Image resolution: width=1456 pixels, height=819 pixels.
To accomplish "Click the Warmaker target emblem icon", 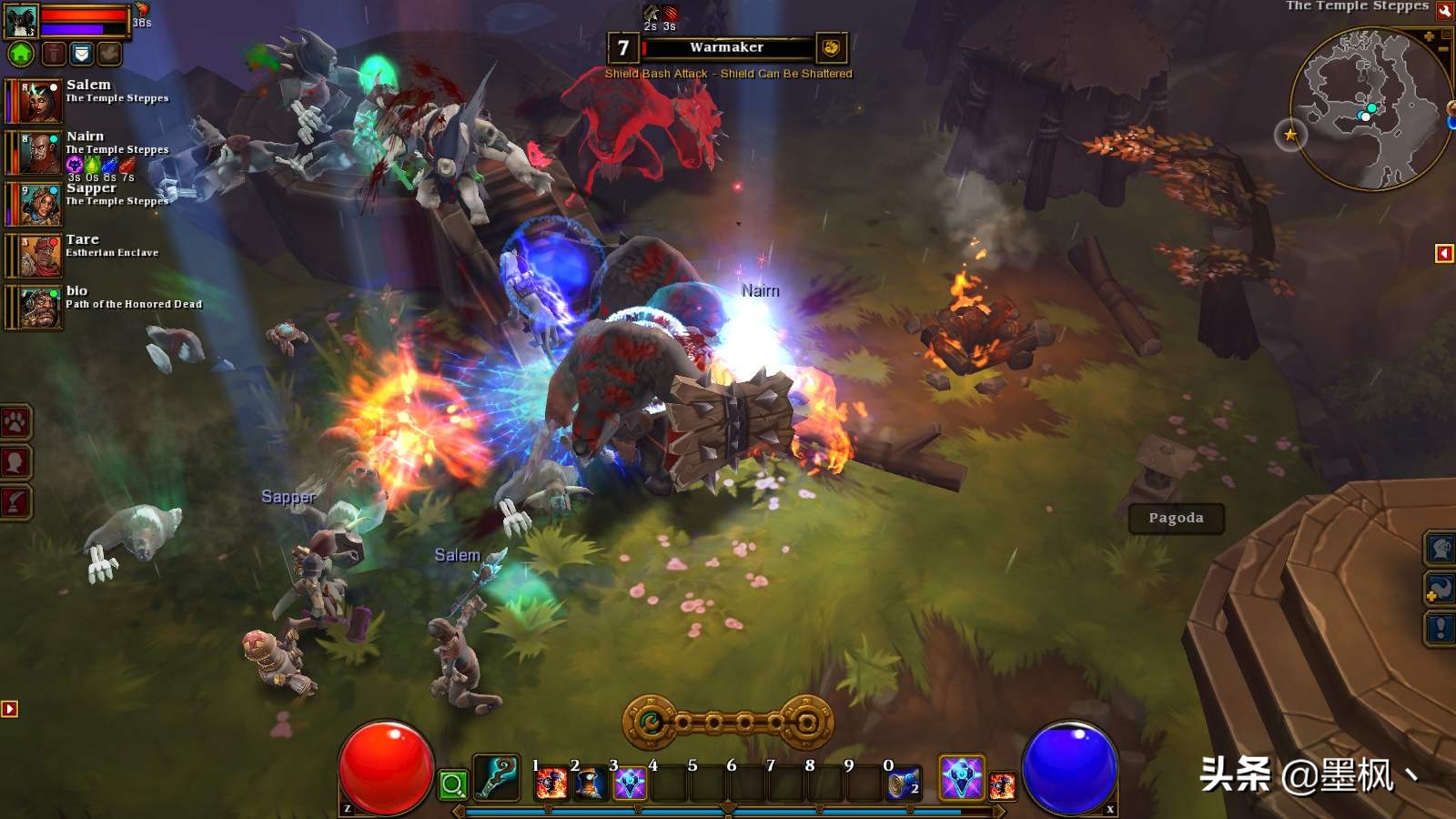I will (x=830, y=47).
